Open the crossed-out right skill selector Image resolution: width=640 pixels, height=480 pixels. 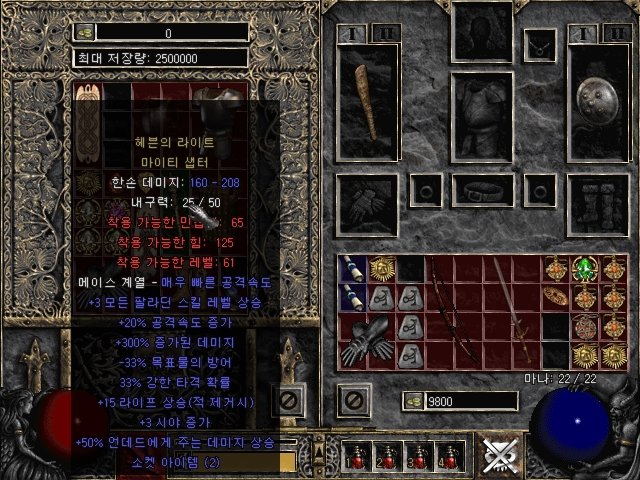click(x=496, y=455)
